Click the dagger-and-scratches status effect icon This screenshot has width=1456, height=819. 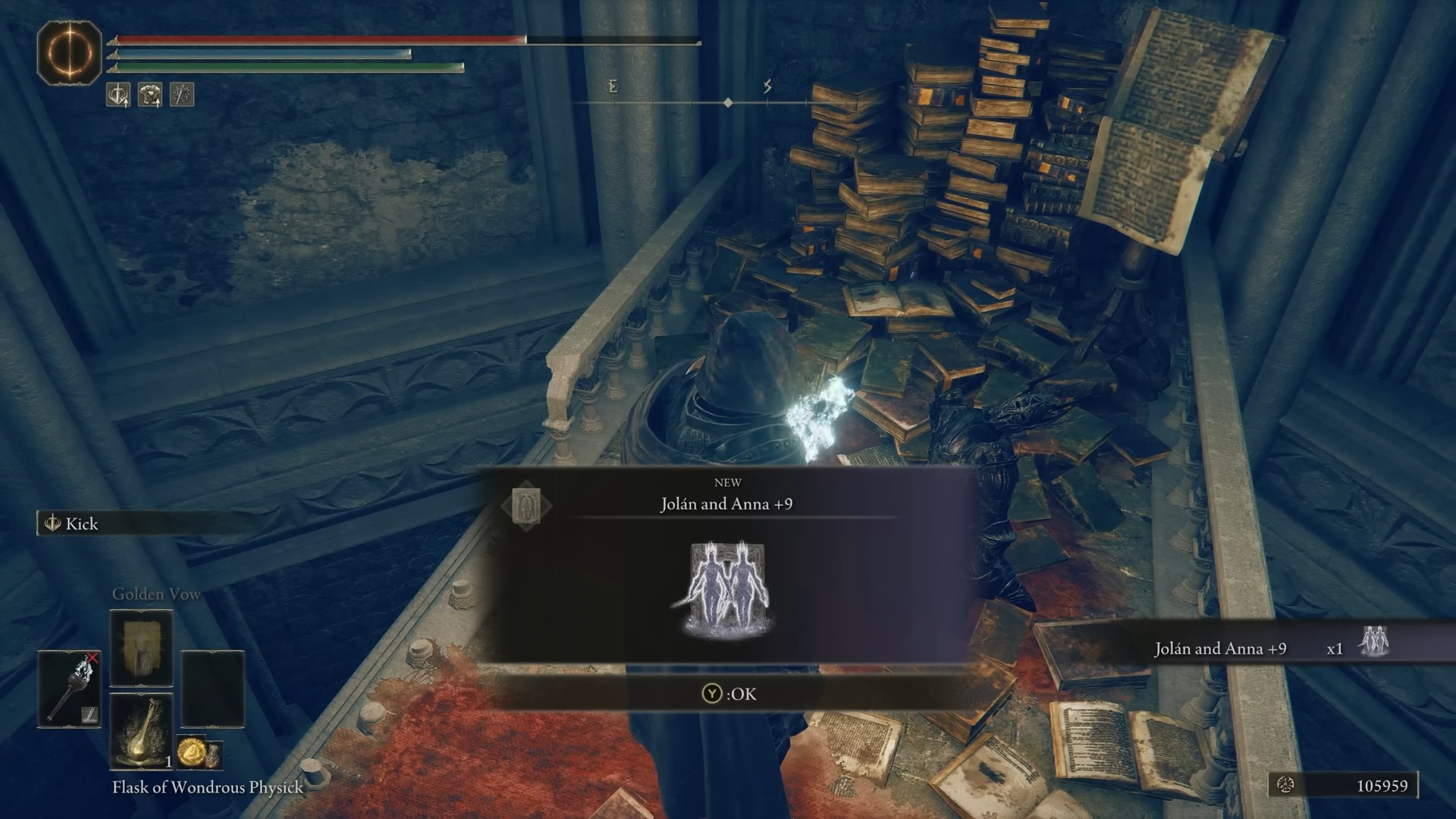[182, 95]
